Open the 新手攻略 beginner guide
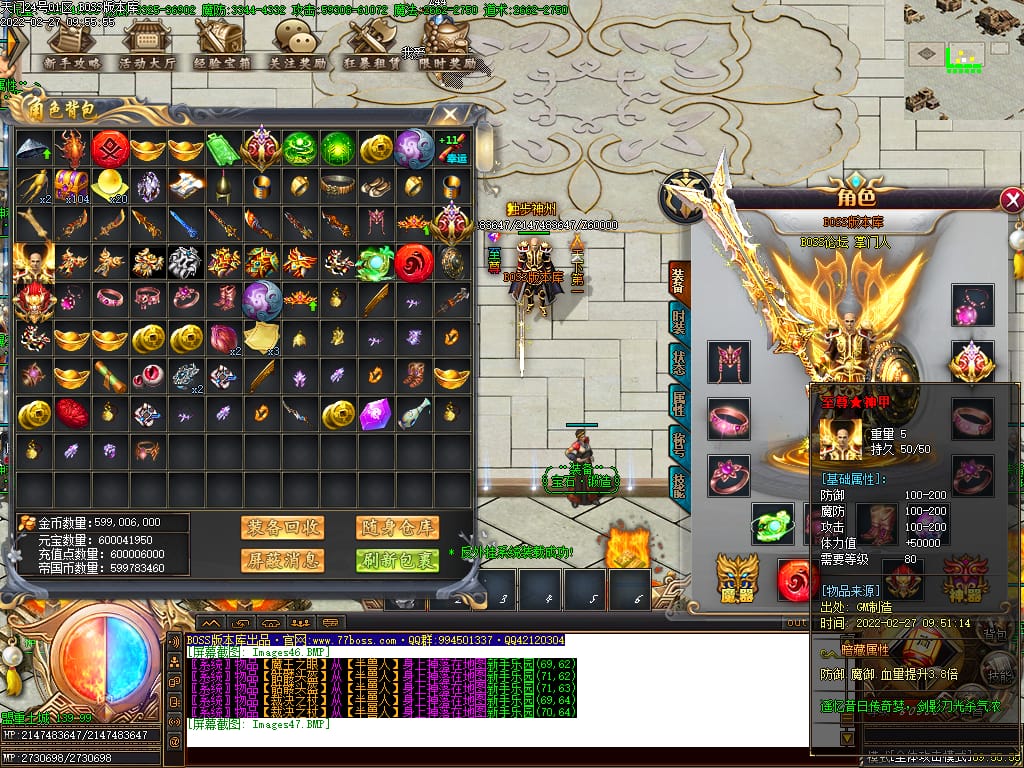 tap(72, 45)
